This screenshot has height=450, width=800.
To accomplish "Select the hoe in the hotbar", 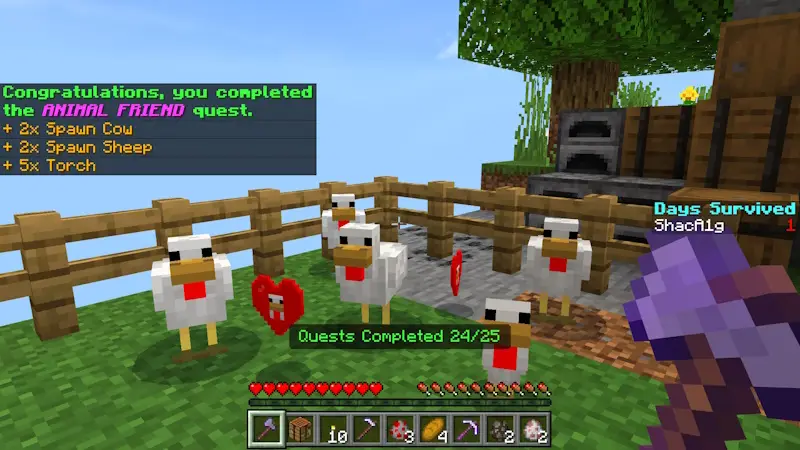I will point(366,429).
